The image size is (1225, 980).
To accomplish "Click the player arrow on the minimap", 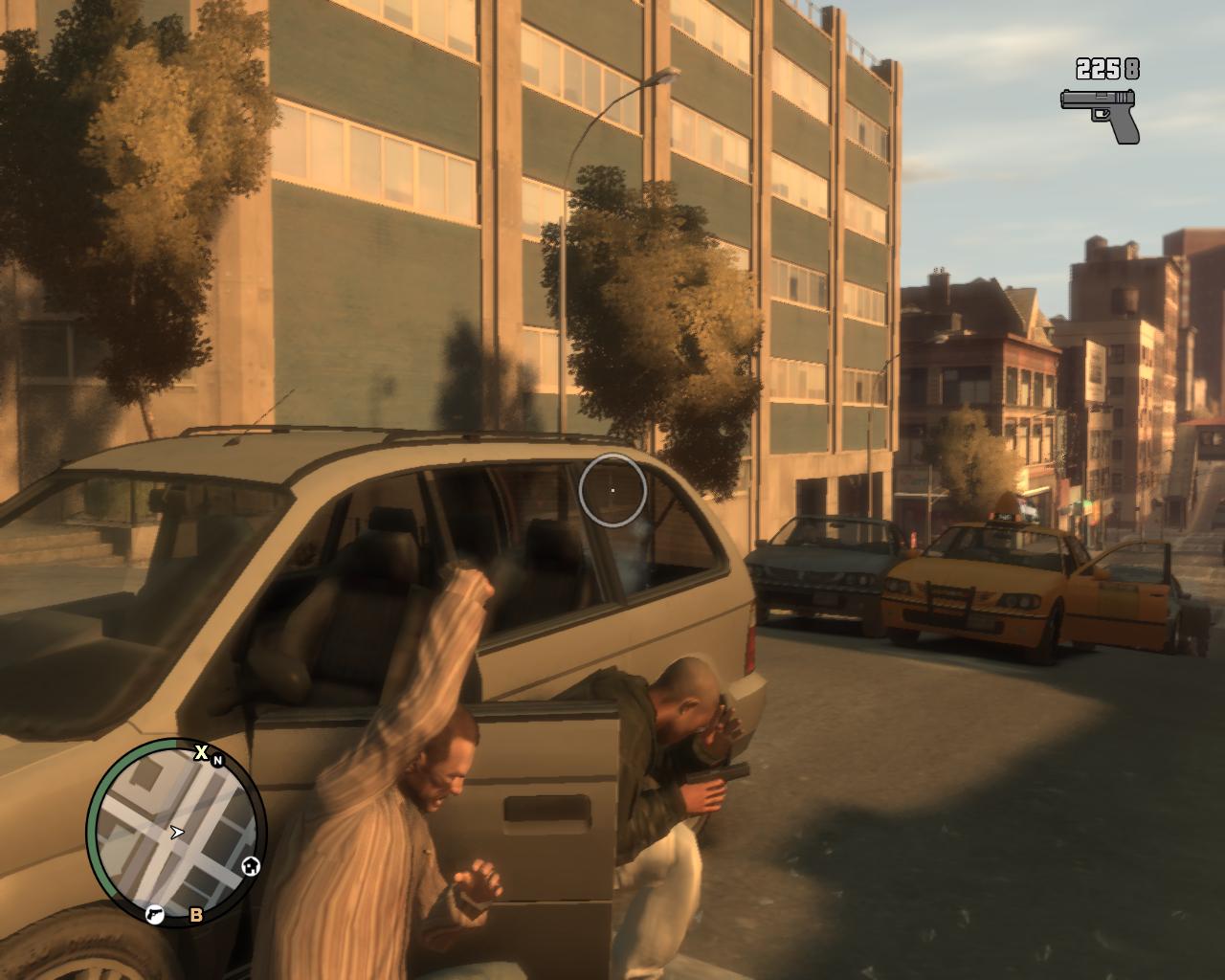I will coord(177,832).
